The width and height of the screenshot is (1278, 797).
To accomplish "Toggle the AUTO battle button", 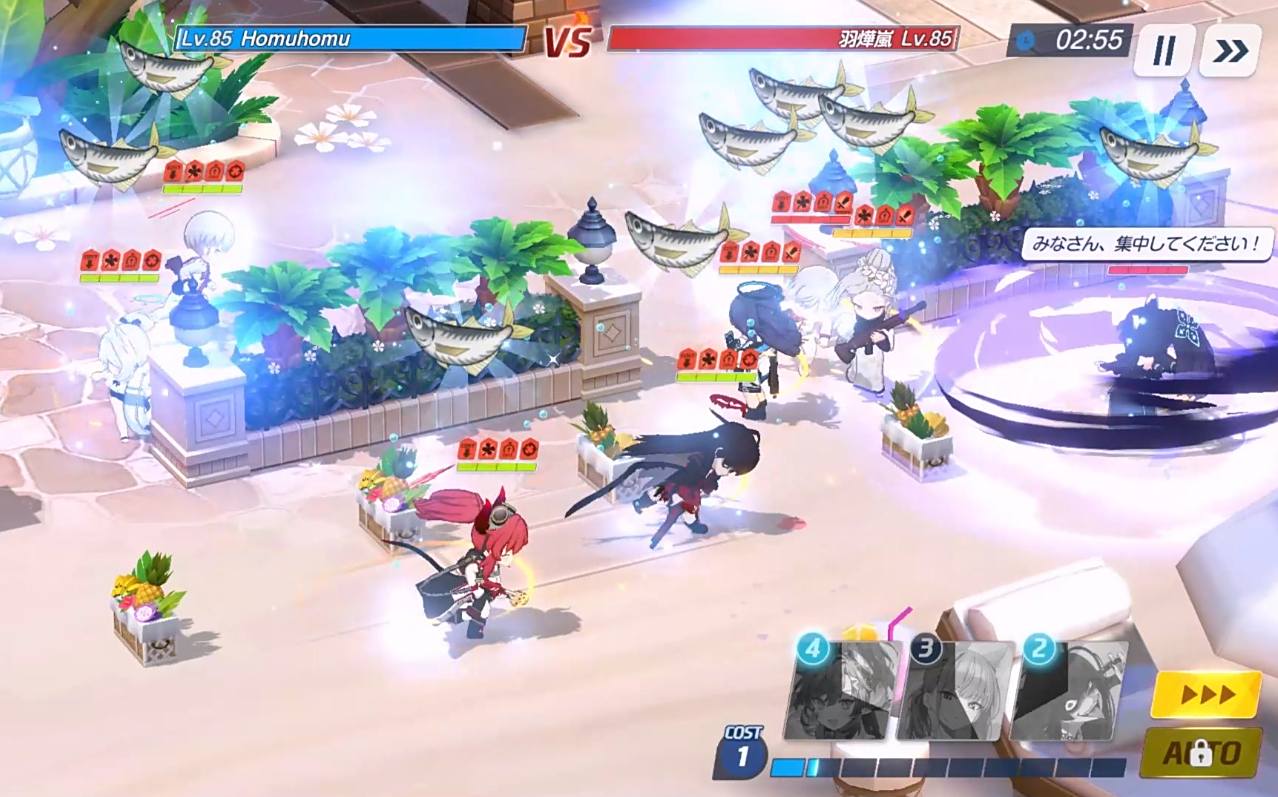I will point(1200,753).
